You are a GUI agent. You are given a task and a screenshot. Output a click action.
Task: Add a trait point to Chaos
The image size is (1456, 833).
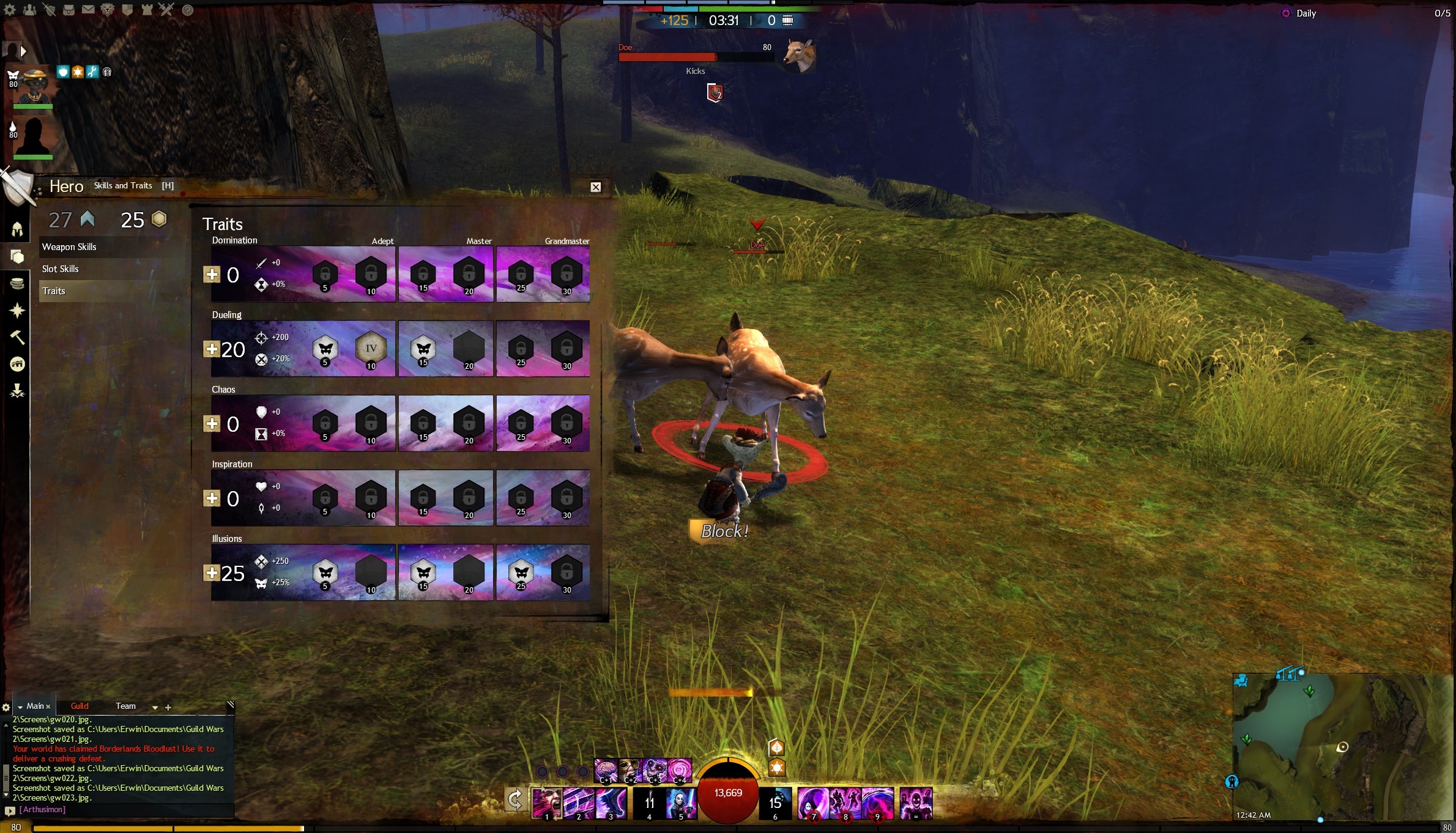point(212,424)
